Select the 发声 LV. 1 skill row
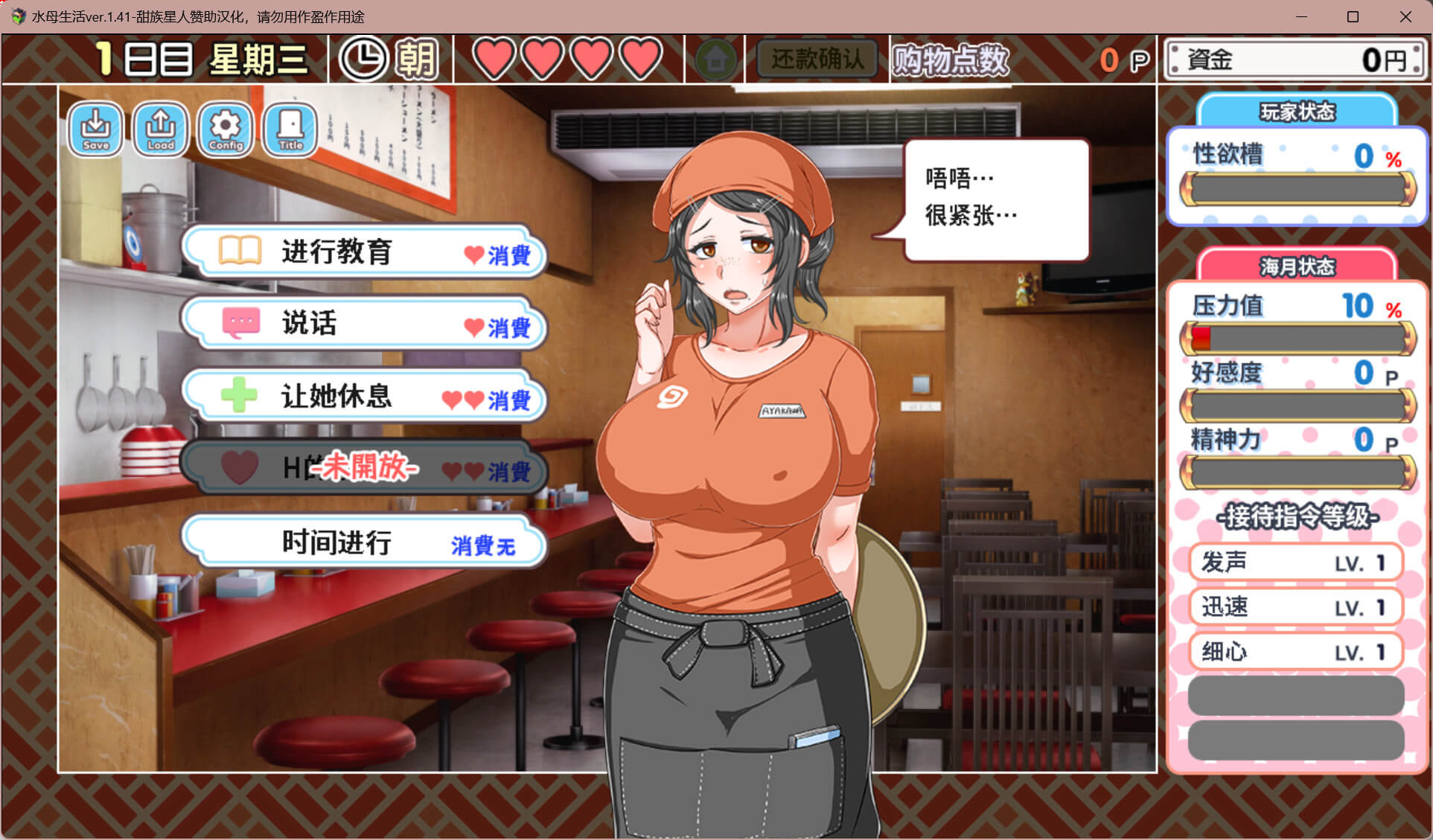1433x840 pixels. click(1295, 562)
